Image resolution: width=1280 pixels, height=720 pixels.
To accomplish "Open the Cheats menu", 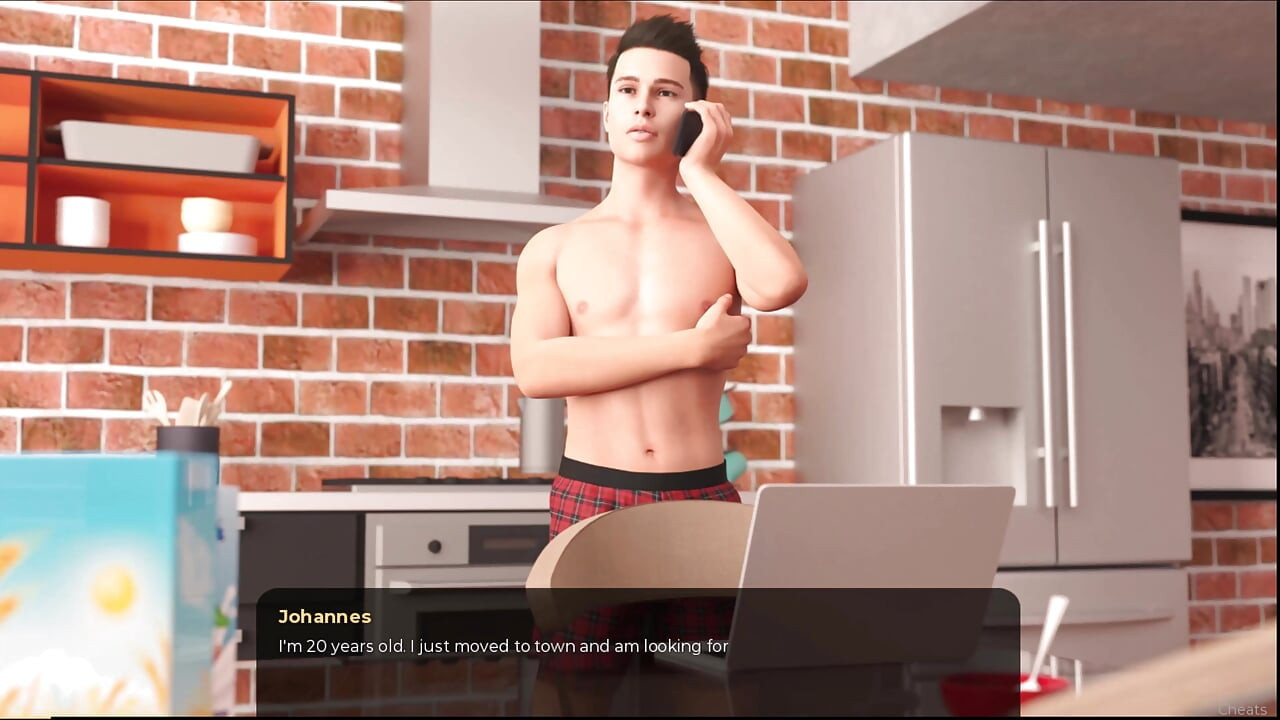I will tap(1242, 709).
